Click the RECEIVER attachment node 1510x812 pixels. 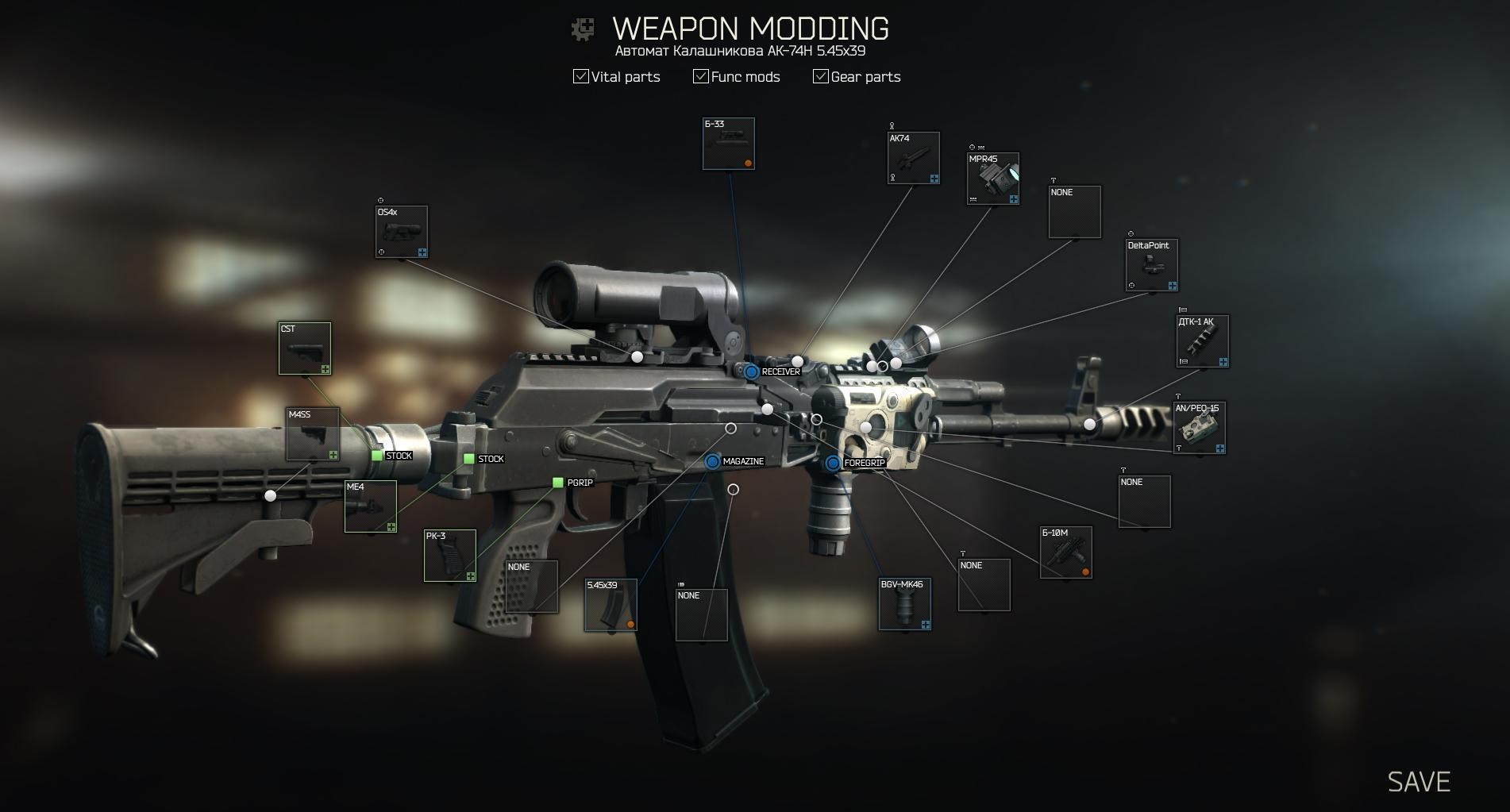[751, 371]
